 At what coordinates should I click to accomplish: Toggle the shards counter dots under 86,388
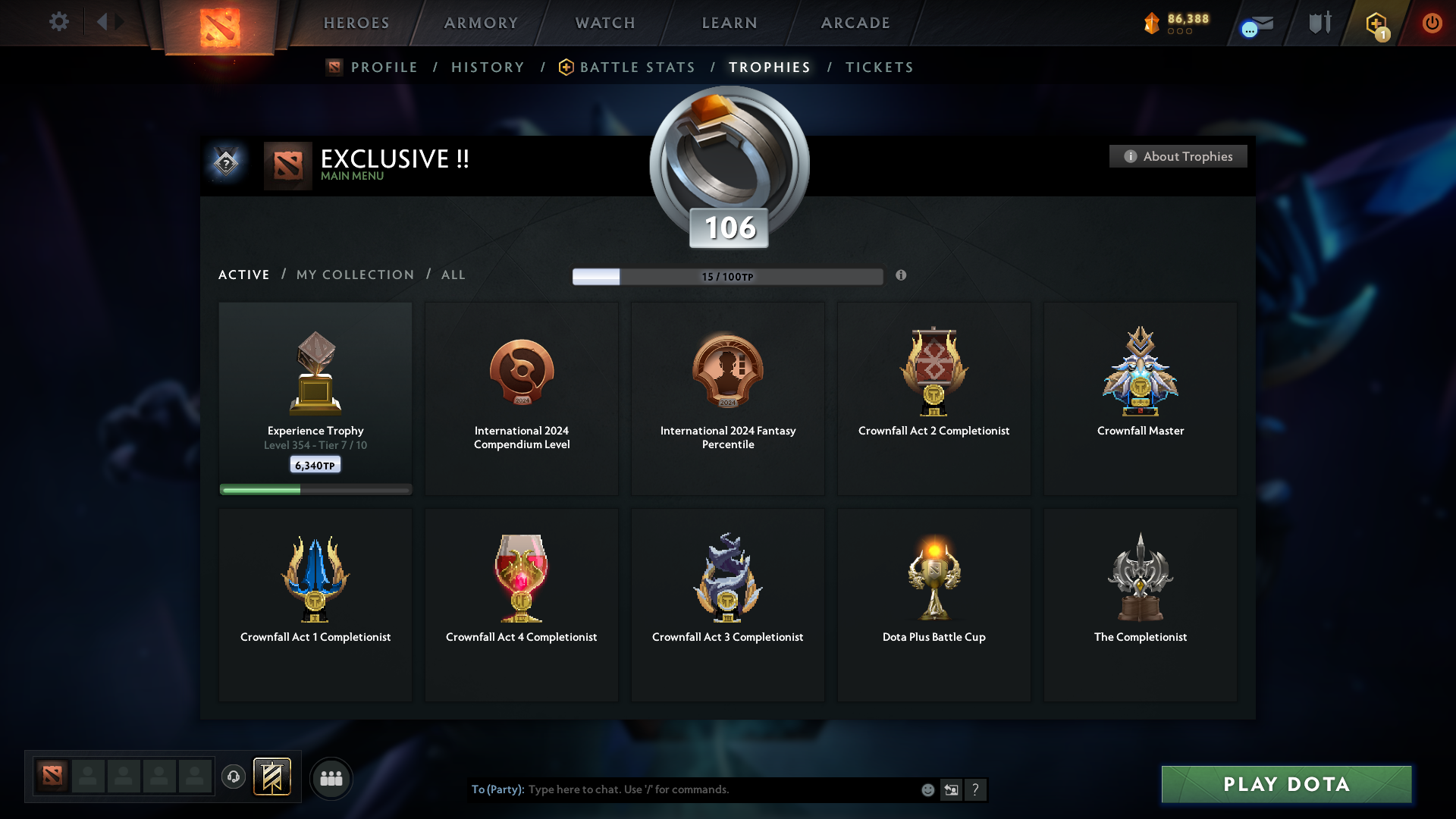tap(1178, 32)
